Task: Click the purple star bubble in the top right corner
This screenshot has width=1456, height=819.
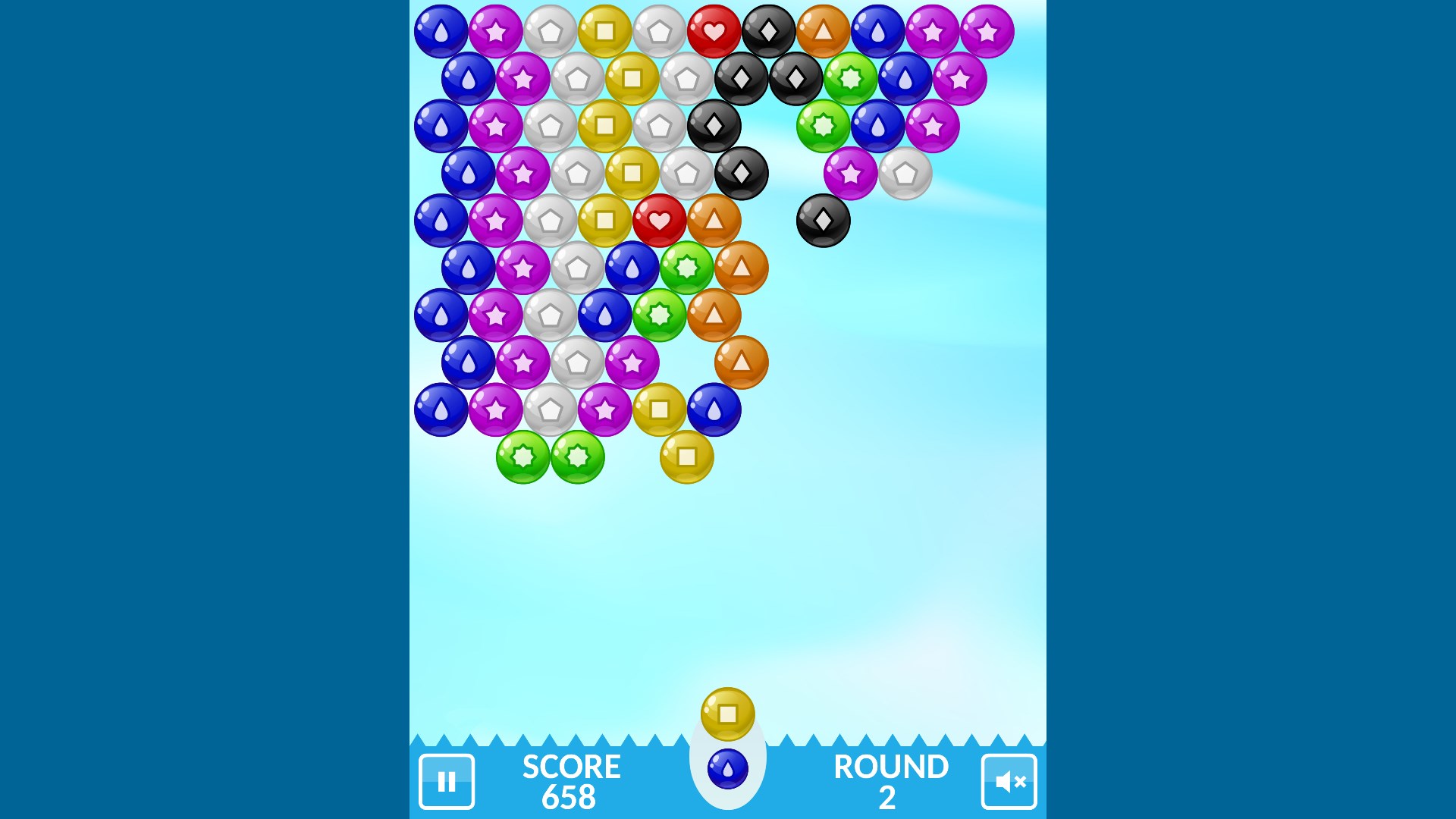Action: pyautogui.click(x=986, y=30)
